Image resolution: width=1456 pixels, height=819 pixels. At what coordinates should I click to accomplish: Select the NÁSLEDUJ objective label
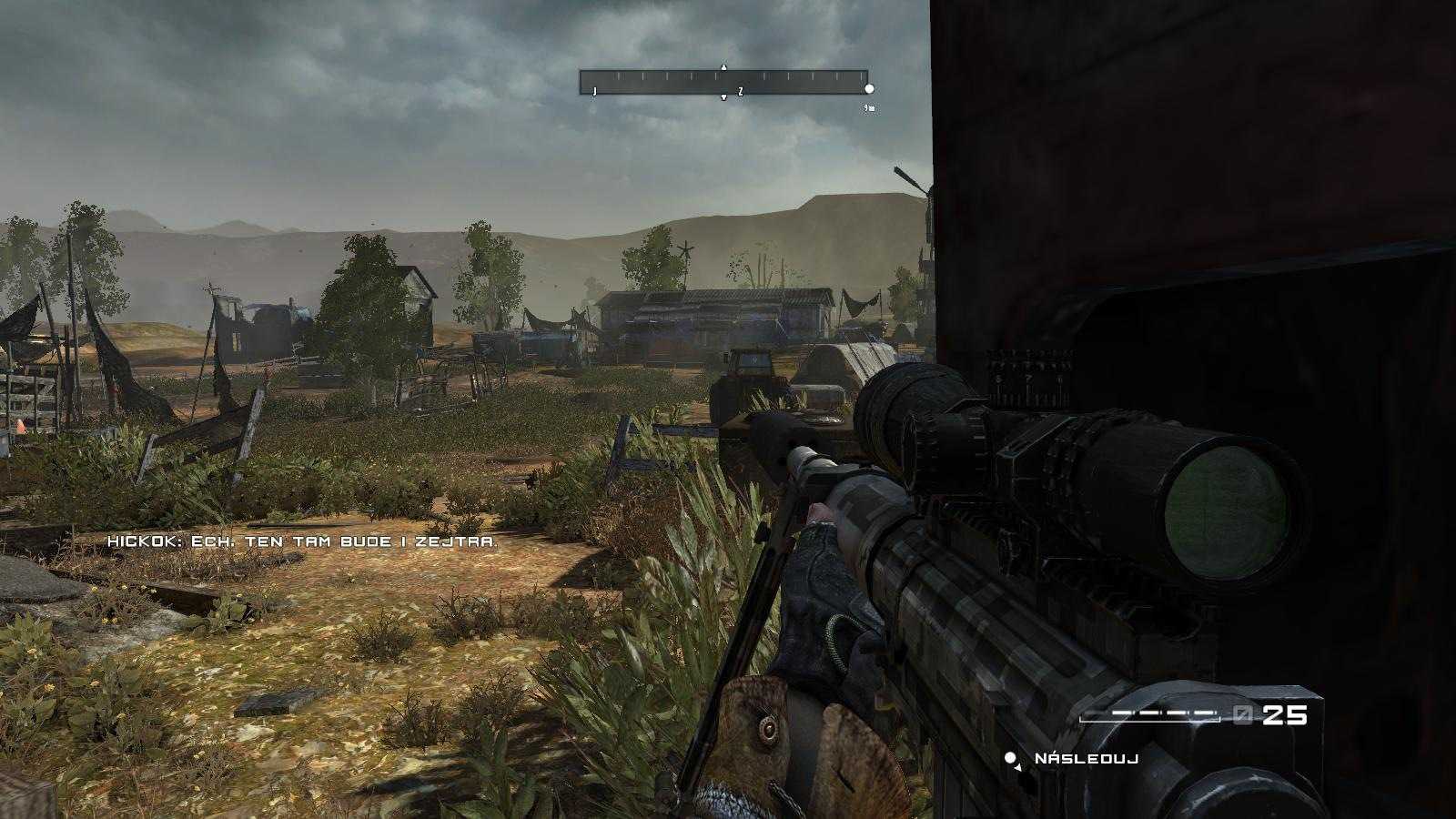pos(1086,758)
